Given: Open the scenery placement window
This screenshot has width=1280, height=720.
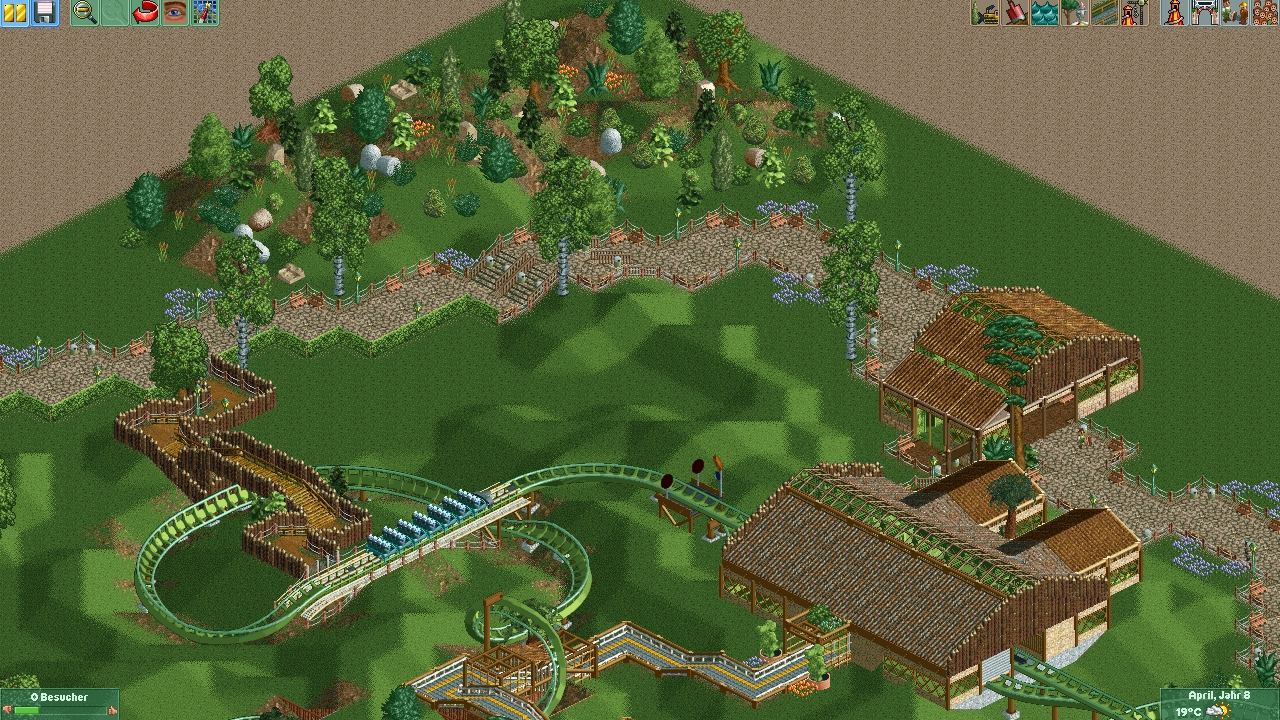Looking at the screenshot, I should tap(1075, 12).
